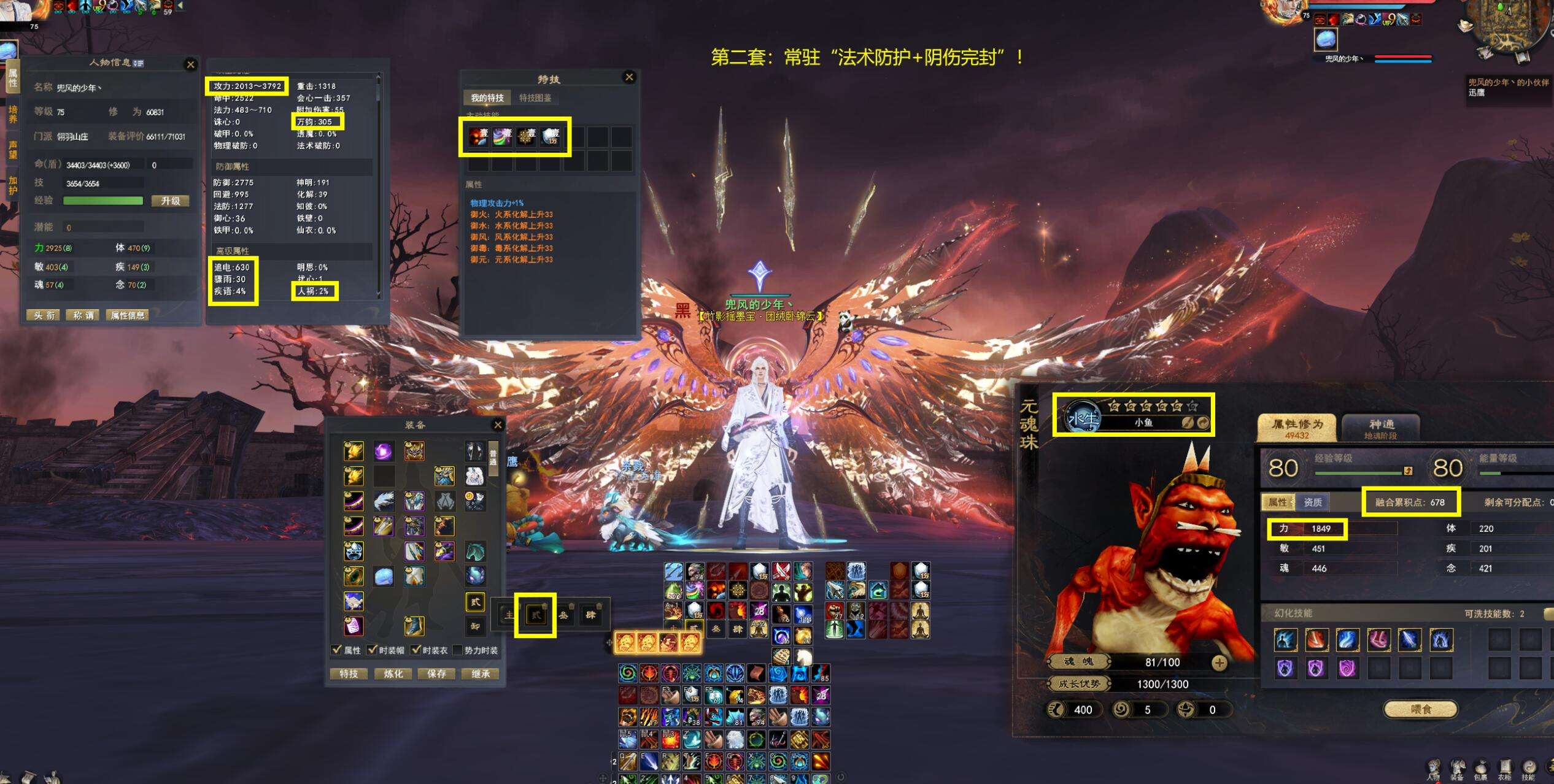Viewport: 1554px width, 784px height.
Task: Close the 特技 special skills window
Action: click(628, 77)
